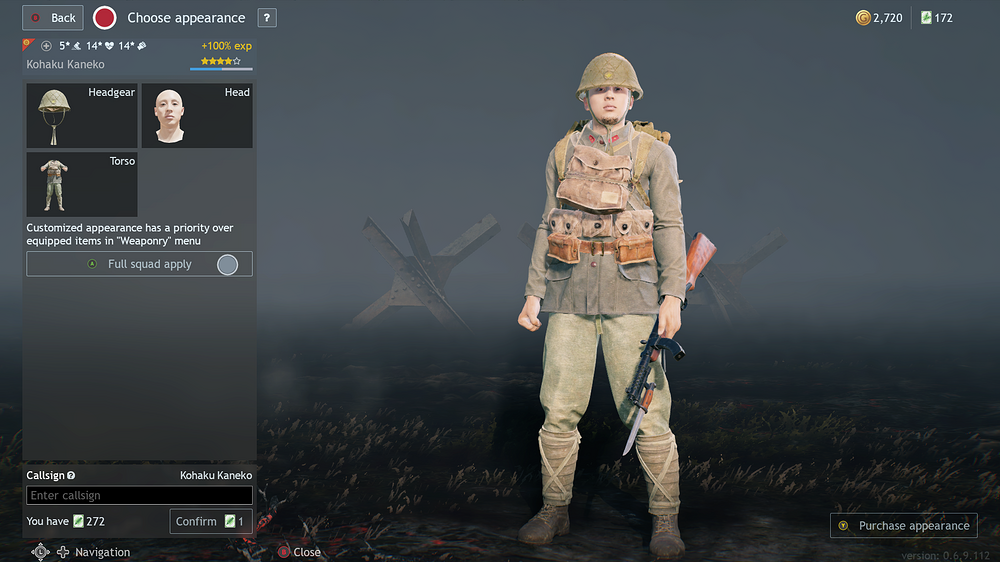
Task: Toggle Full squad apply
Action: coord(139,264)
